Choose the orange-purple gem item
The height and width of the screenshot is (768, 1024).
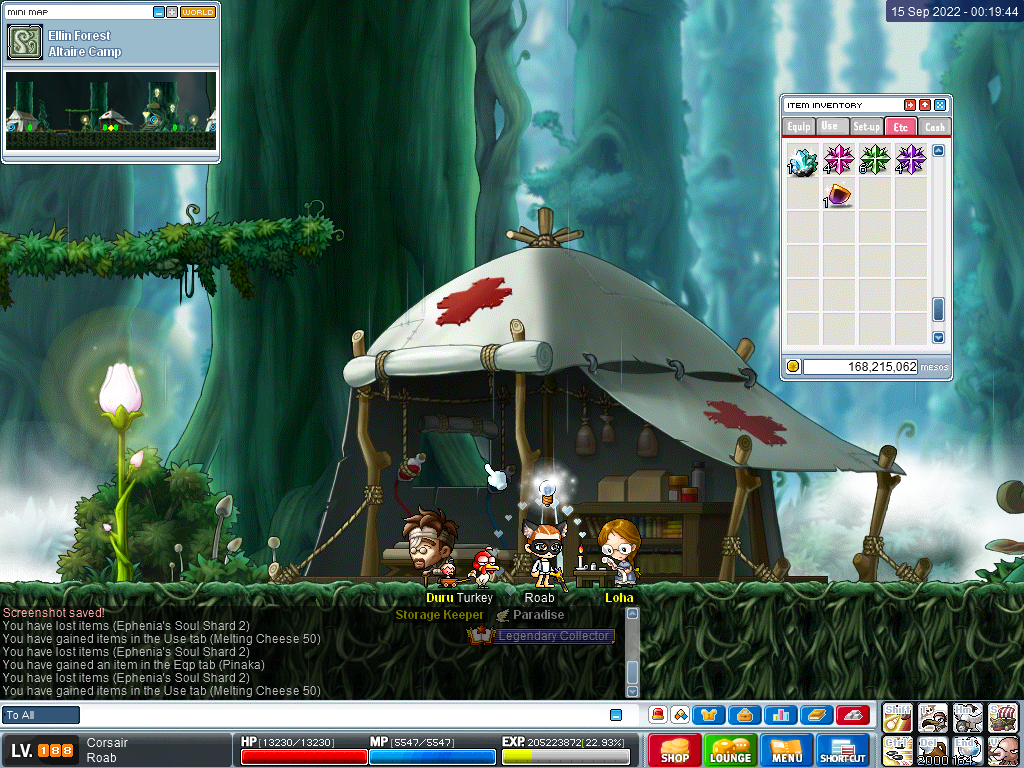pyautogui.click(x=838, y=195)
